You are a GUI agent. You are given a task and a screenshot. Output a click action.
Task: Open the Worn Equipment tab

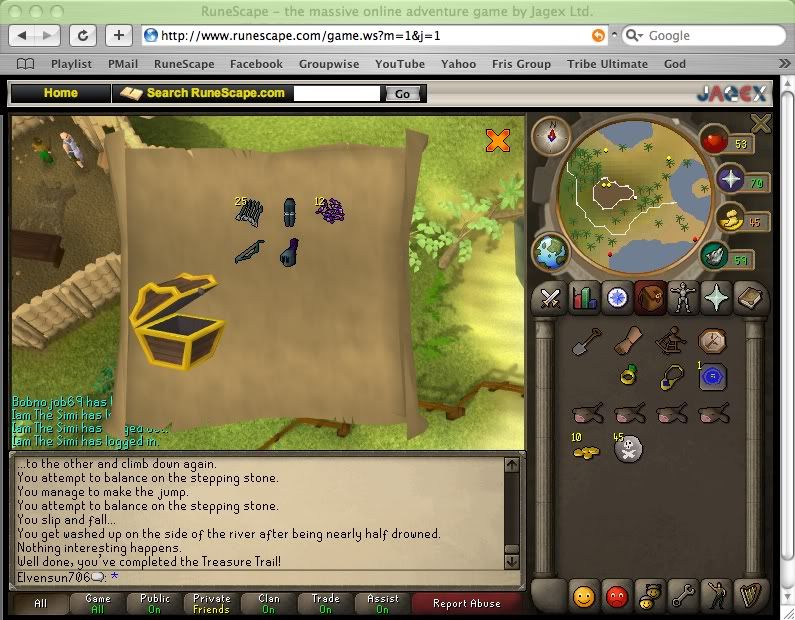tap(683, 299)
